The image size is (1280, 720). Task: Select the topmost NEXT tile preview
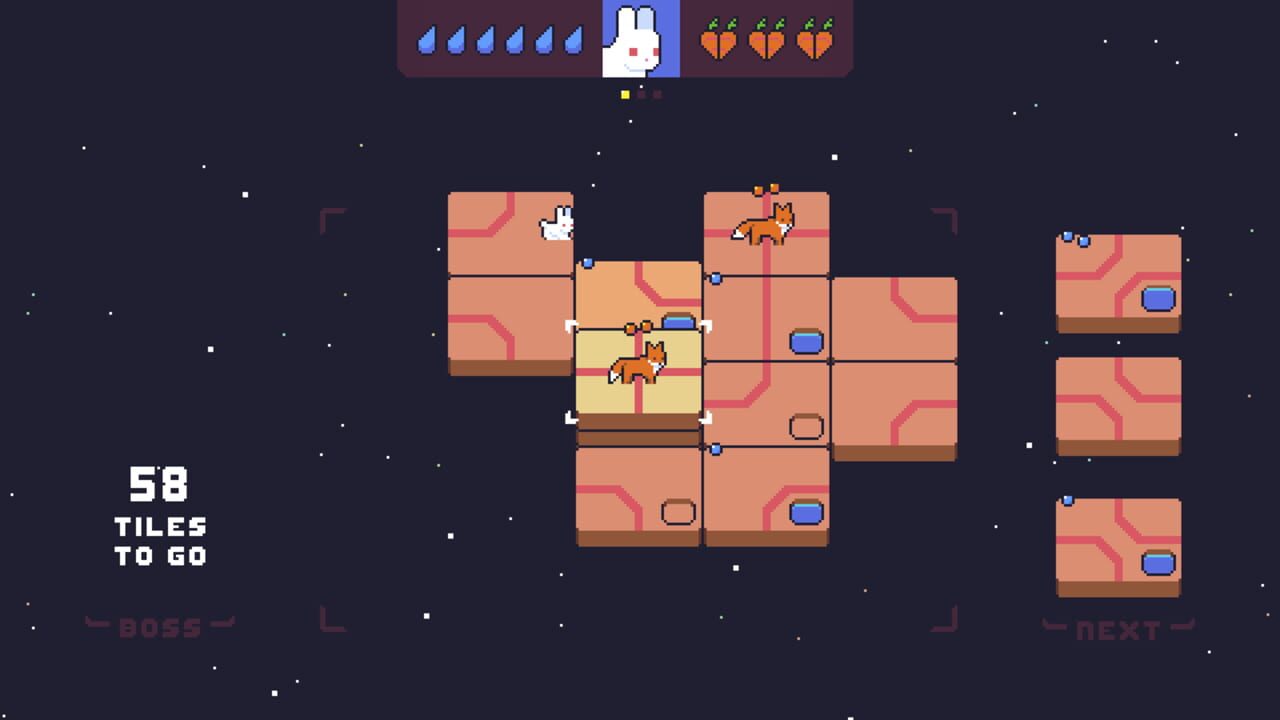click(x=1117, y=280)
